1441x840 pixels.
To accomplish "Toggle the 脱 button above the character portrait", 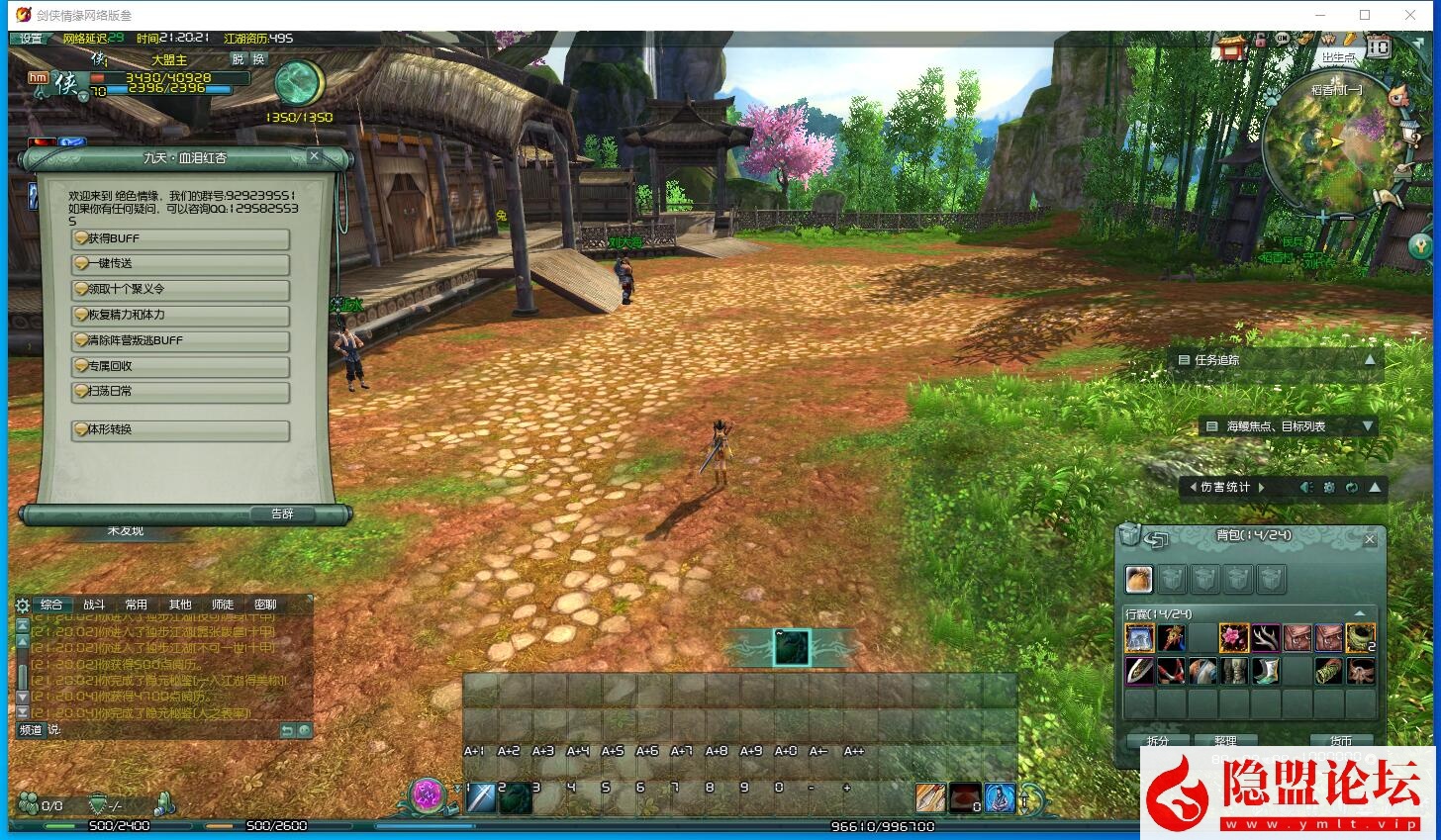I will point(236,59).
